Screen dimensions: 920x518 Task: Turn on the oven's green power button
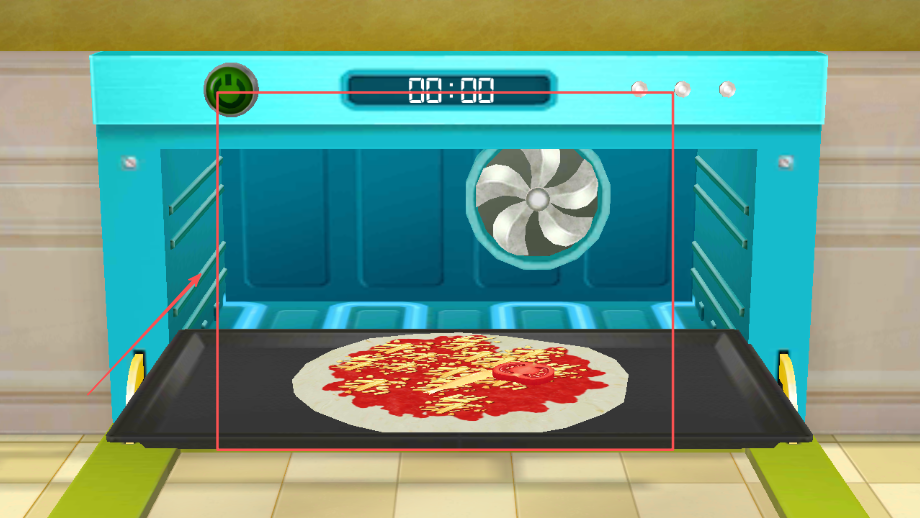[230, 91]
